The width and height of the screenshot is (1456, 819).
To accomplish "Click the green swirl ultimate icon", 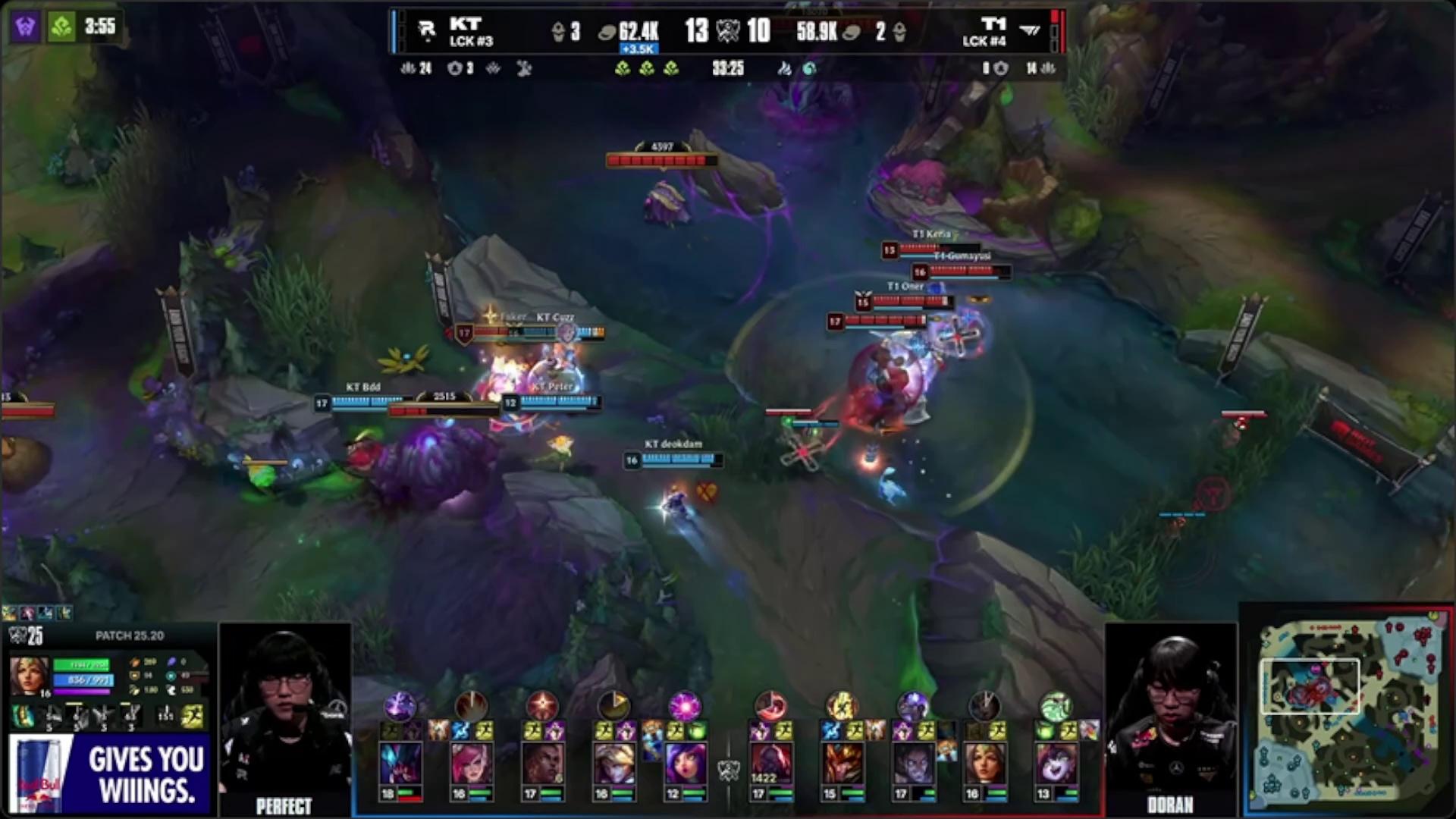I will [1055, 706].
